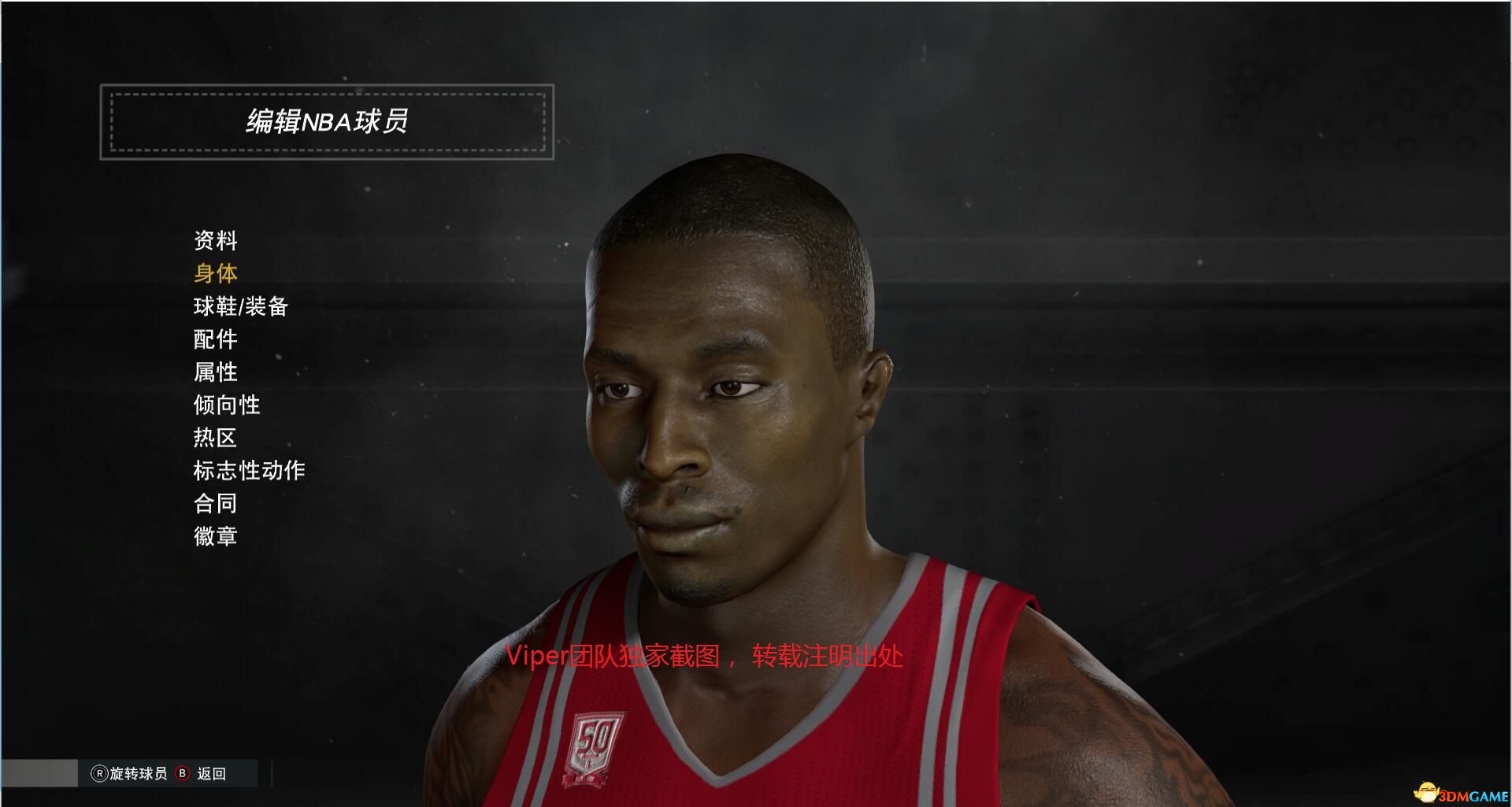Screen dimensions: 1512x807
Task: Open the 属性 attributes menu
Action: (215, 372)
